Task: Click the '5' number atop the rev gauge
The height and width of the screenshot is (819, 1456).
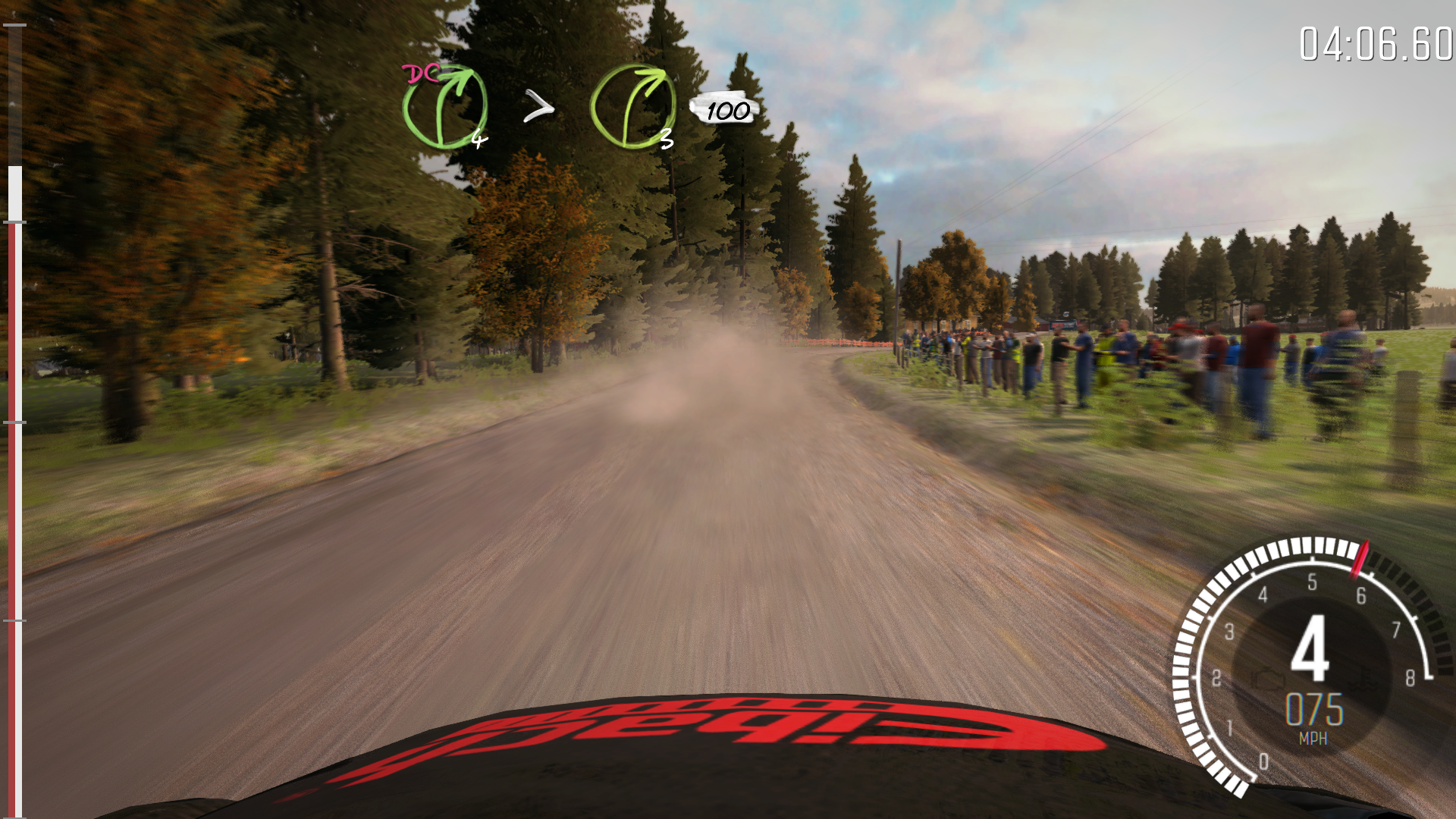Action: coord(1313,580)
